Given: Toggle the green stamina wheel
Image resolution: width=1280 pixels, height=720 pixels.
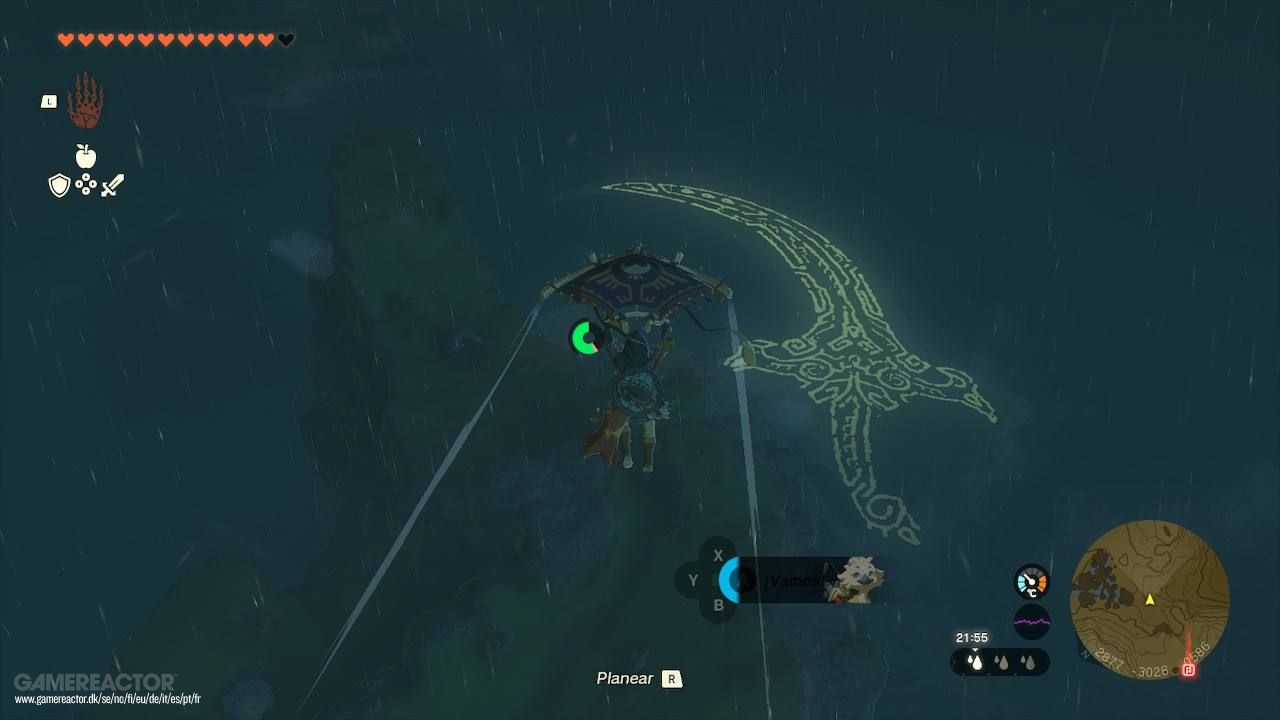Looking at the screenshot, I should coord(585,339).
